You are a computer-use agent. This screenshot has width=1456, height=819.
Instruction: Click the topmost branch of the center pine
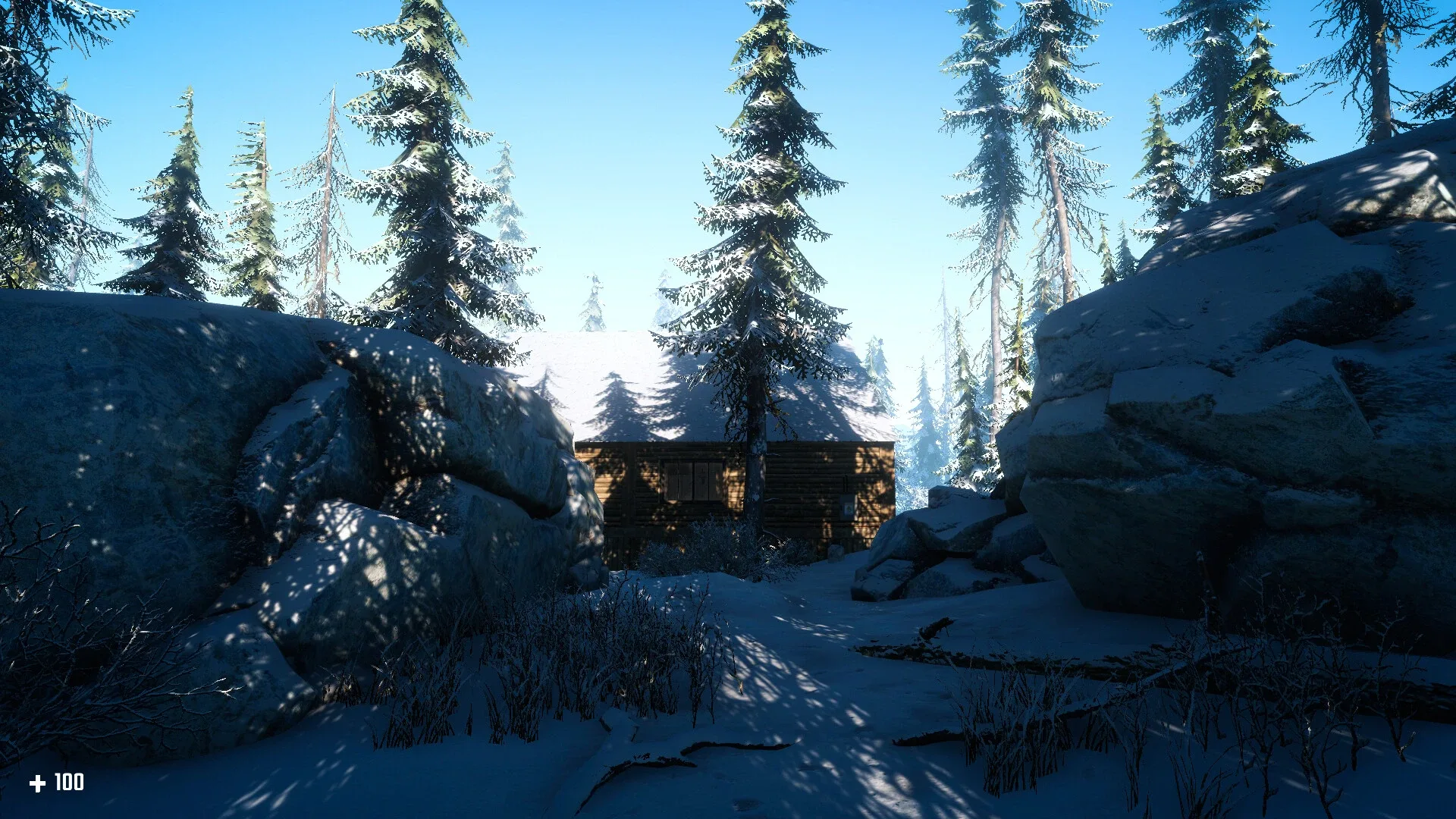point(766,15)
